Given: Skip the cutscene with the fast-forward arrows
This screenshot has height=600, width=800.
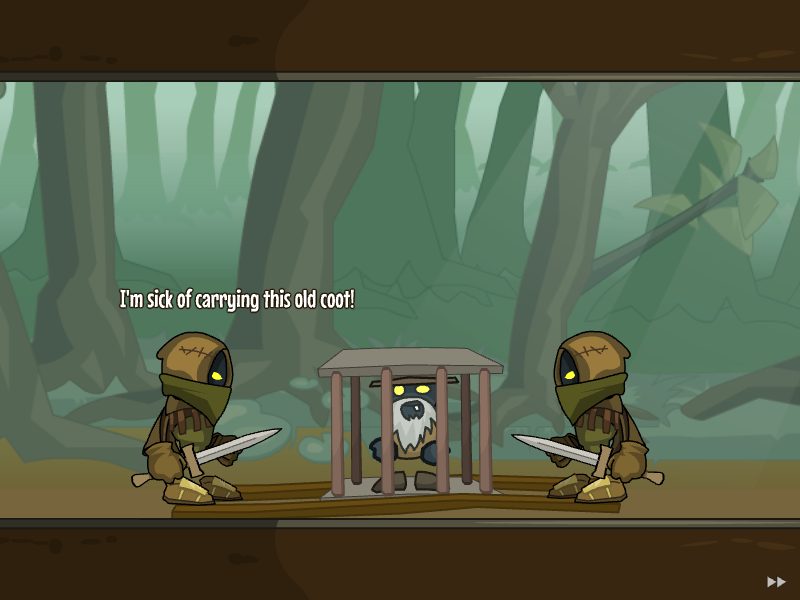Looking at the screenshot, I should click(x=776, y=581).
